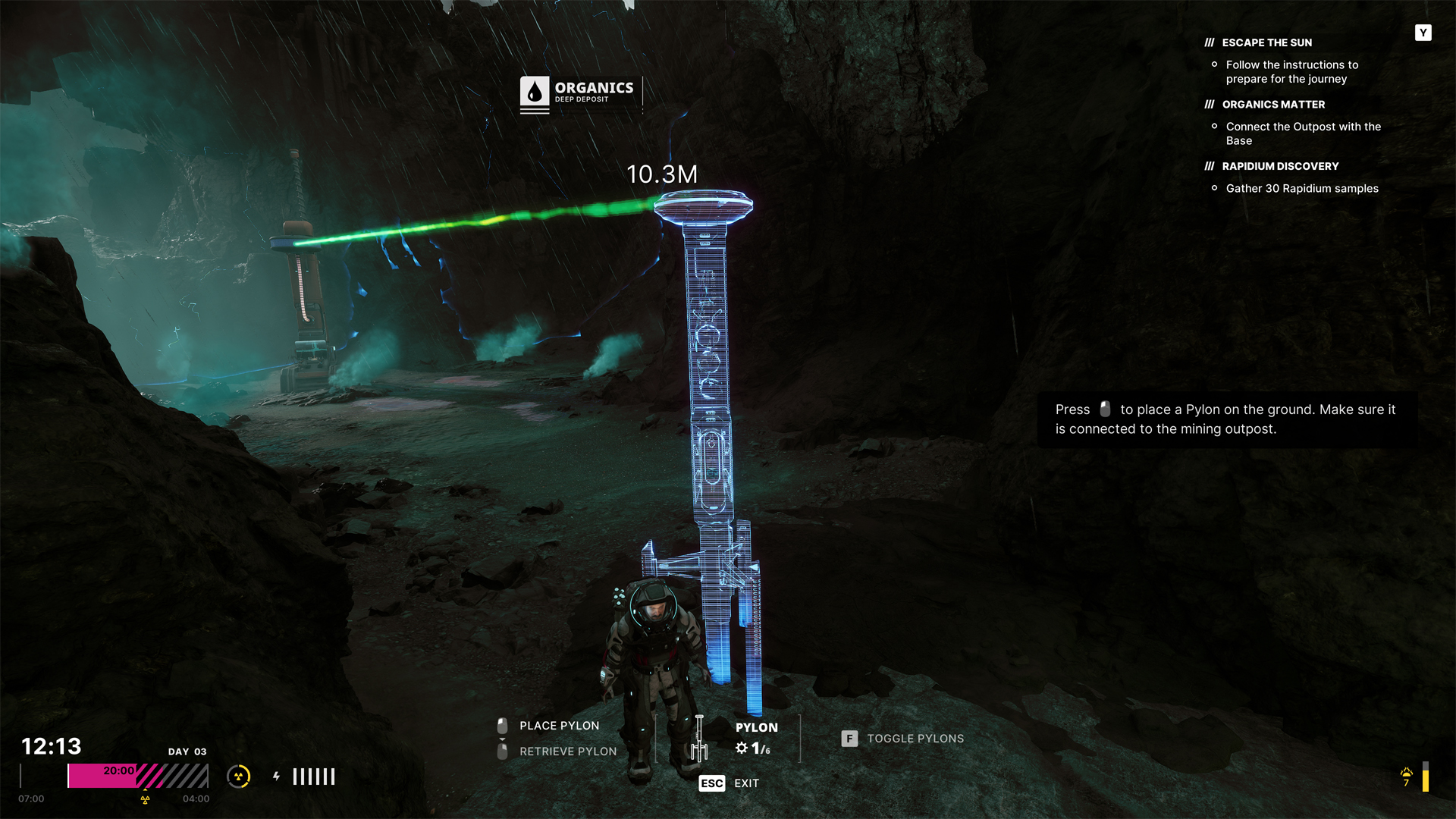Open the day schedule timeline bar
Viewport: 1456px width, 819px height.
137,777
